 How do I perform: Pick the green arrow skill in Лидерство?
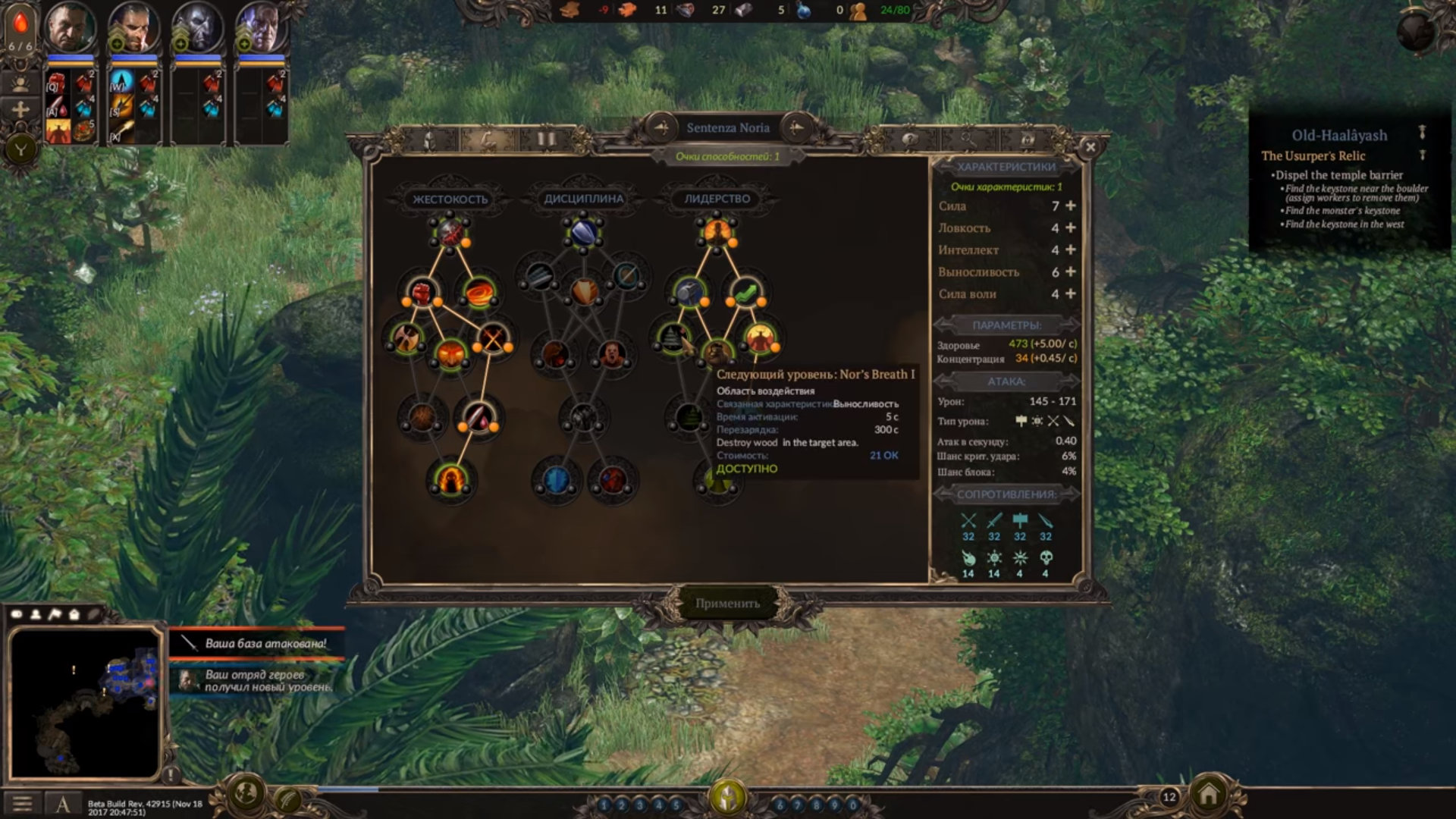coord(745,291)
